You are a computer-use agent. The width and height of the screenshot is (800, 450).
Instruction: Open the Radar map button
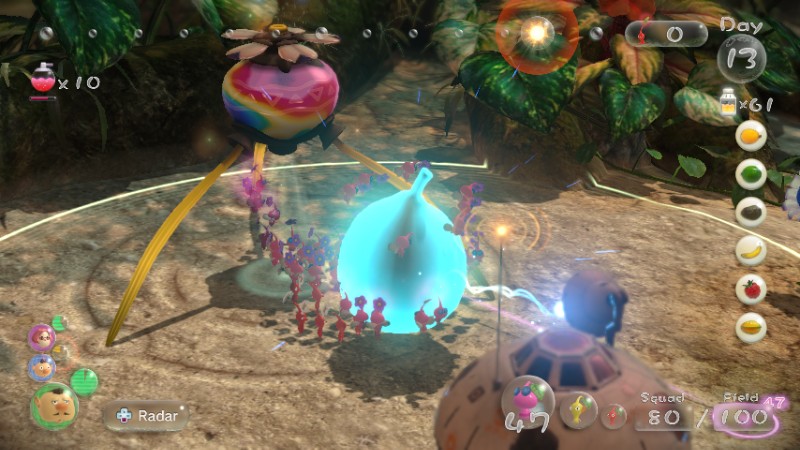[x=147, y=415]
